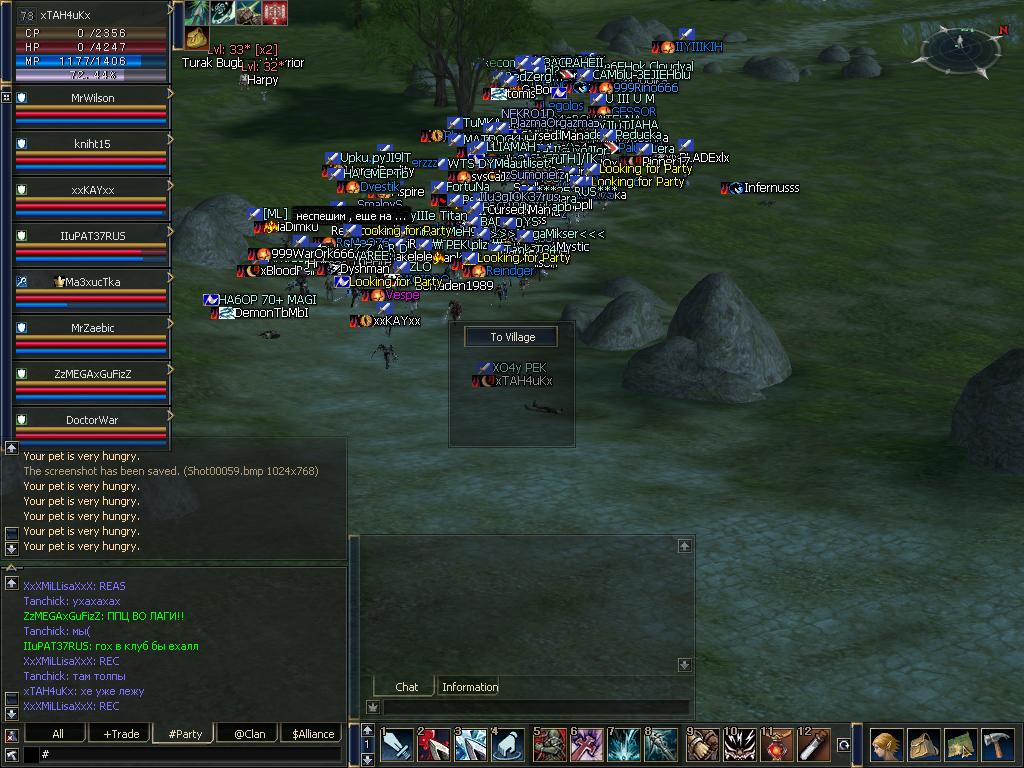This screenshot has height=768, width=1024.
Task: Show the Information tab in the lower window
Action: [469, 687]
